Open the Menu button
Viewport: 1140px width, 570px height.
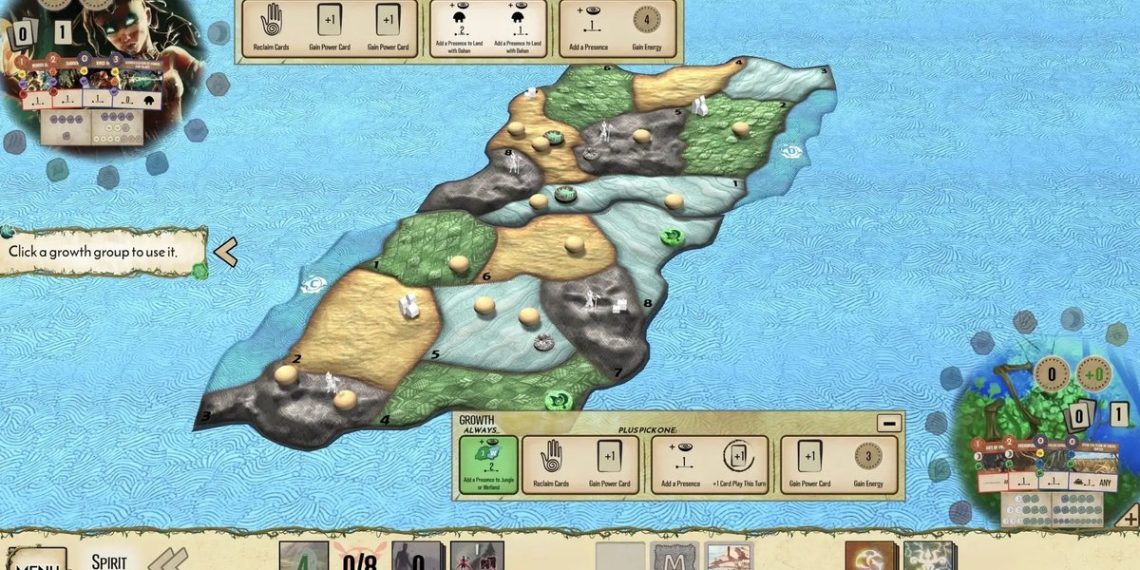(x=37, y=560)
